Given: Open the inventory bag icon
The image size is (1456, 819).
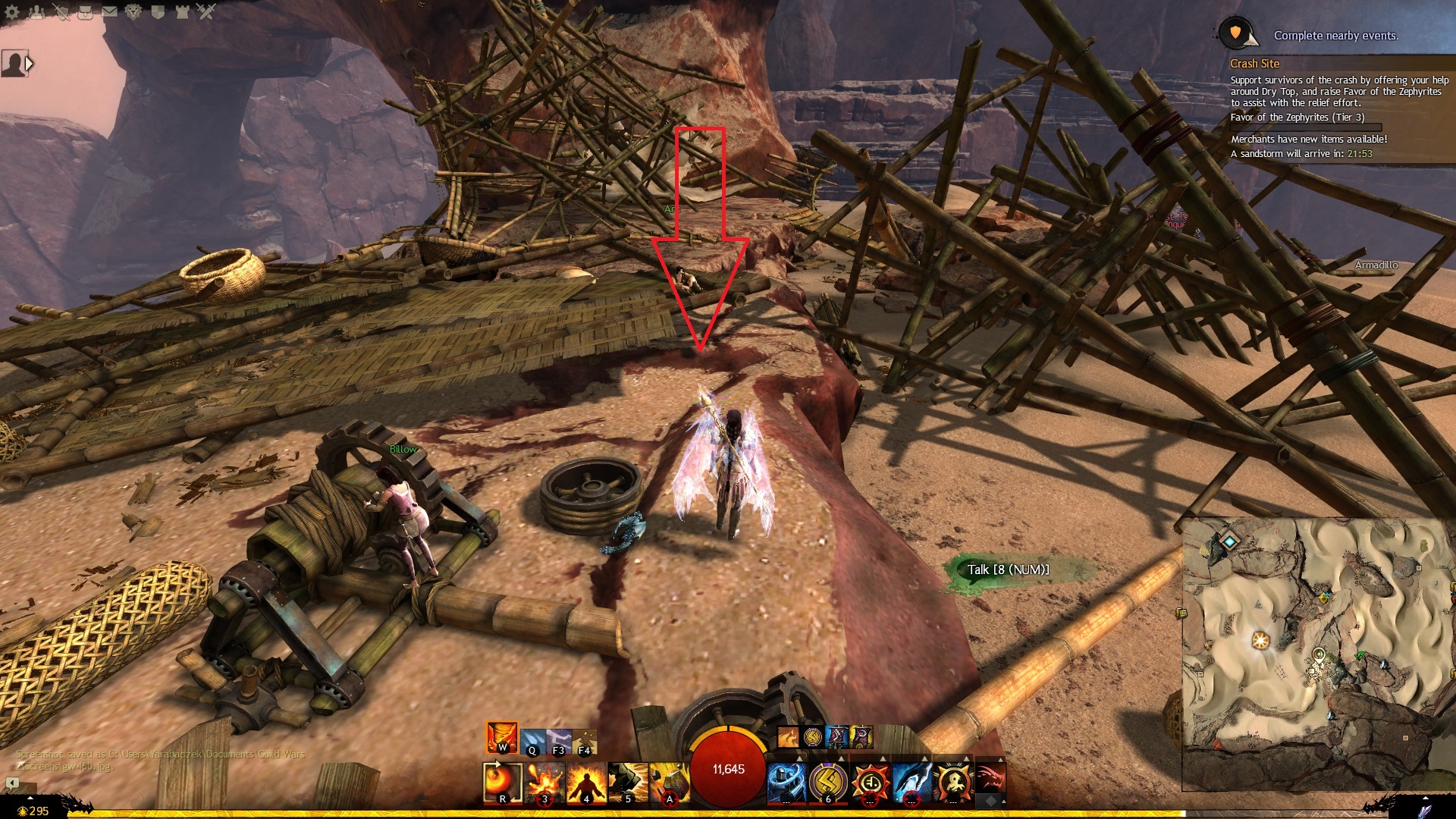Looking at the screenshot, I should point(85,12).
